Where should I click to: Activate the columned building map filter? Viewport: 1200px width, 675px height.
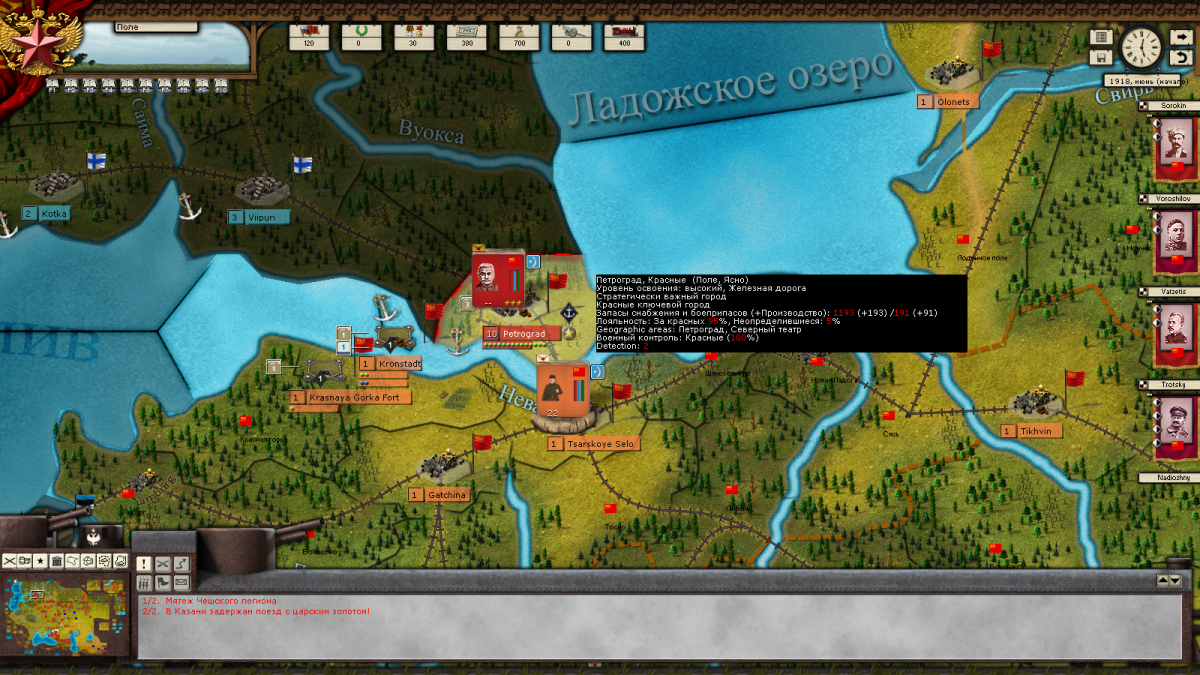[x=57, y=561]
